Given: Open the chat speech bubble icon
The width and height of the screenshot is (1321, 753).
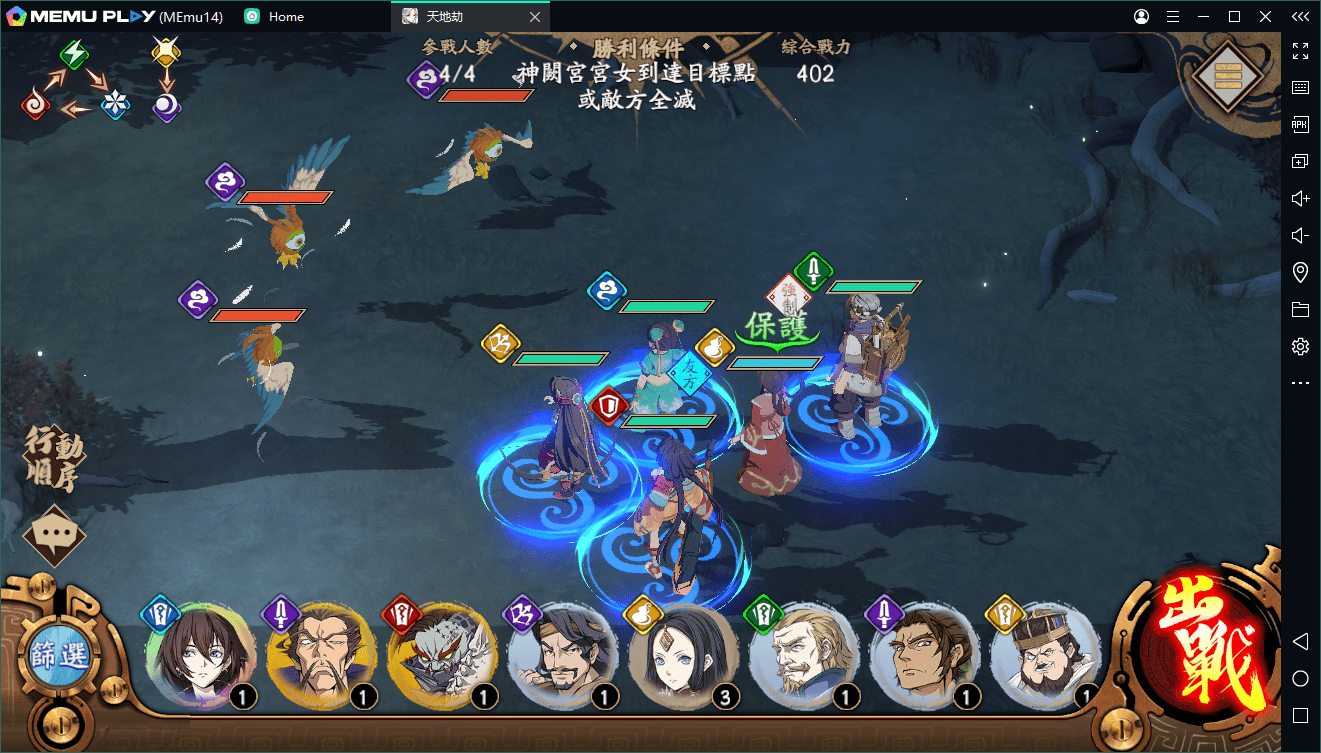Looking at the screenshot, I should tap(54, 538).
